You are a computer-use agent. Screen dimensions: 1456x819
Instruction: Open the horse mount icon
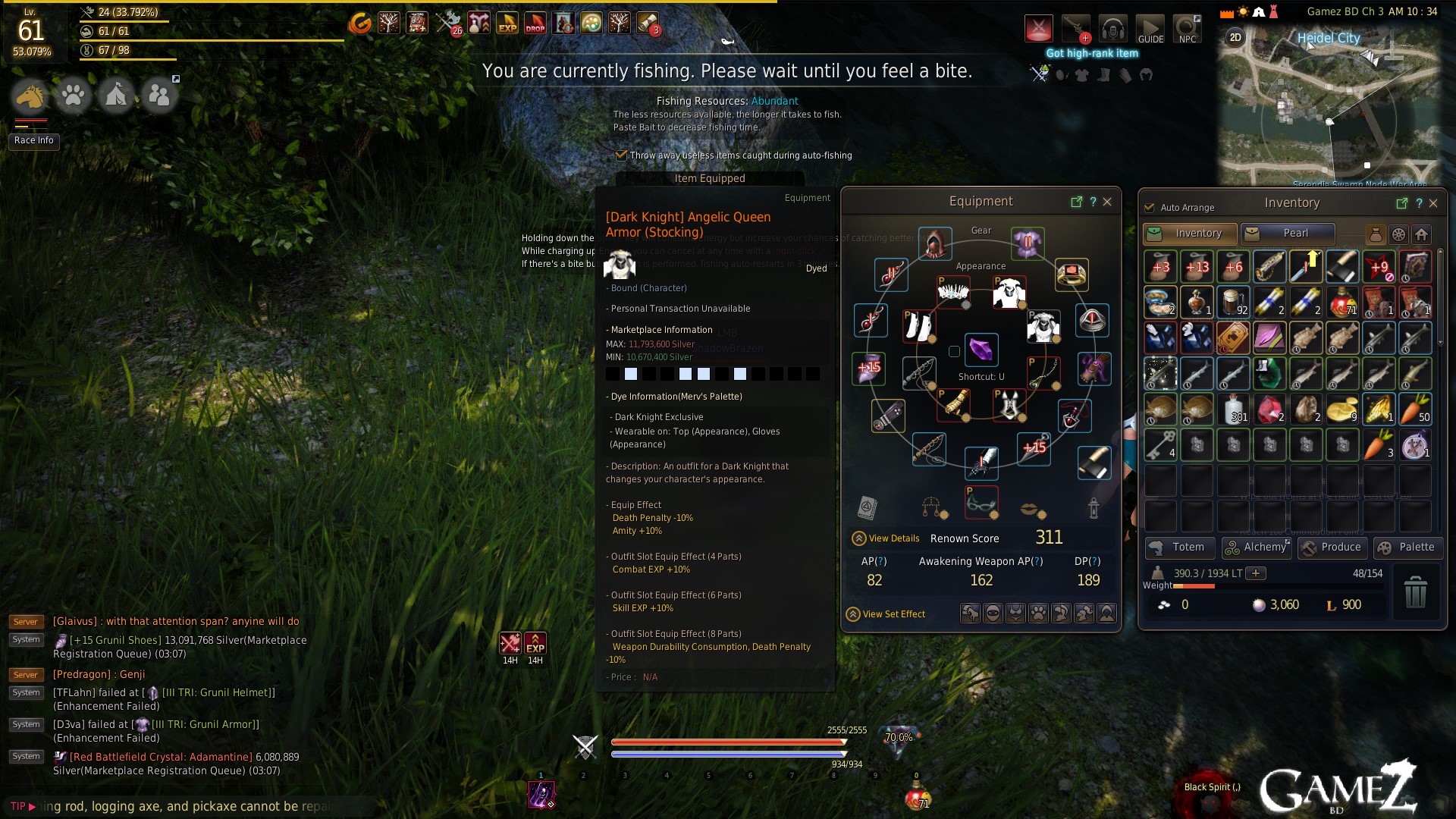(x=30, y=96)
